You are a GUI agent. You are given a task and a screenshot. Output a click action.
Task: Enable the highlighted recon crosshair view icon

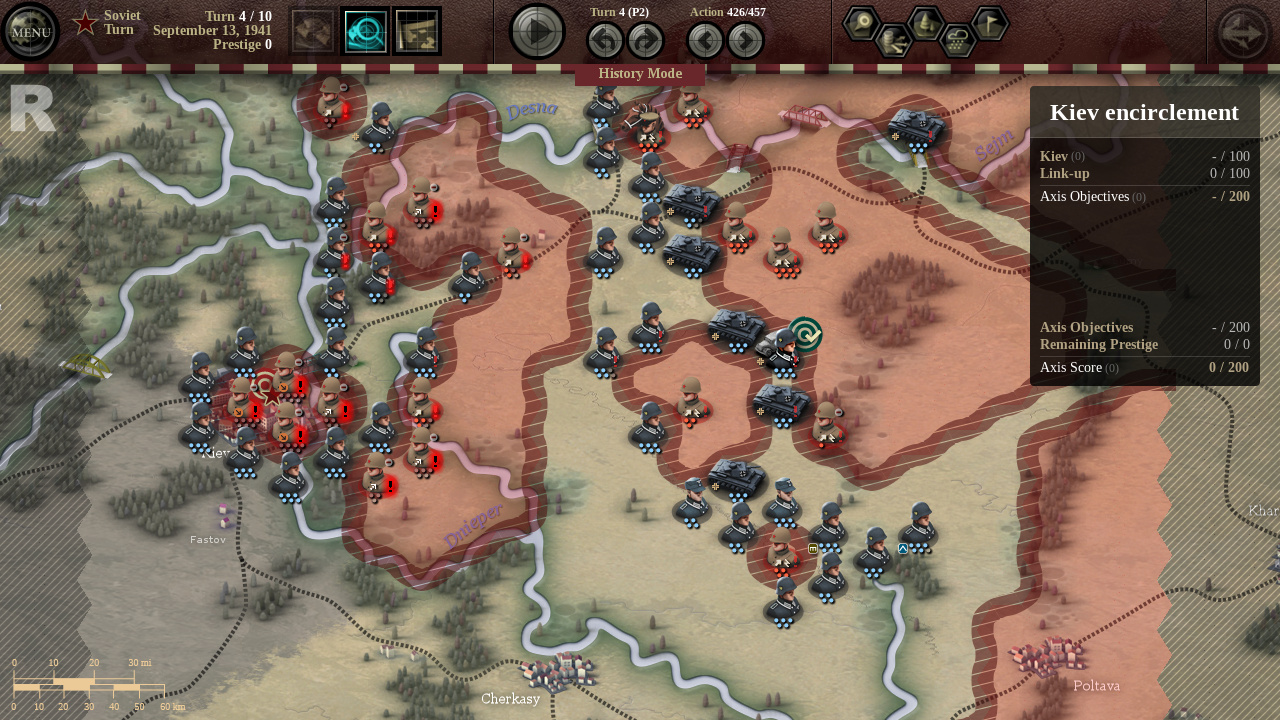pos(365,33)
